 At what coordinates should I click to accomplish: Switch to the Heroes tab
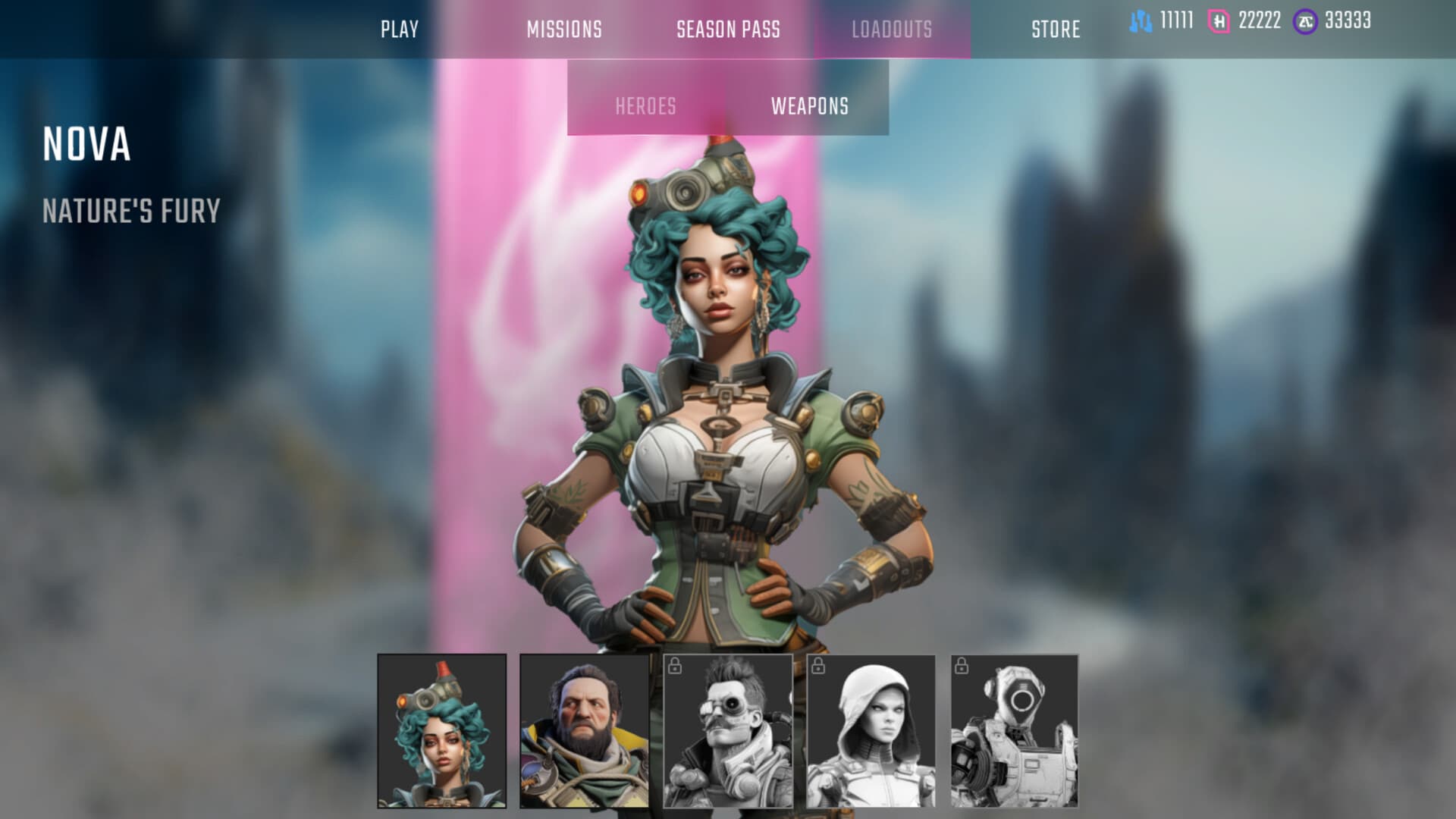646,107
